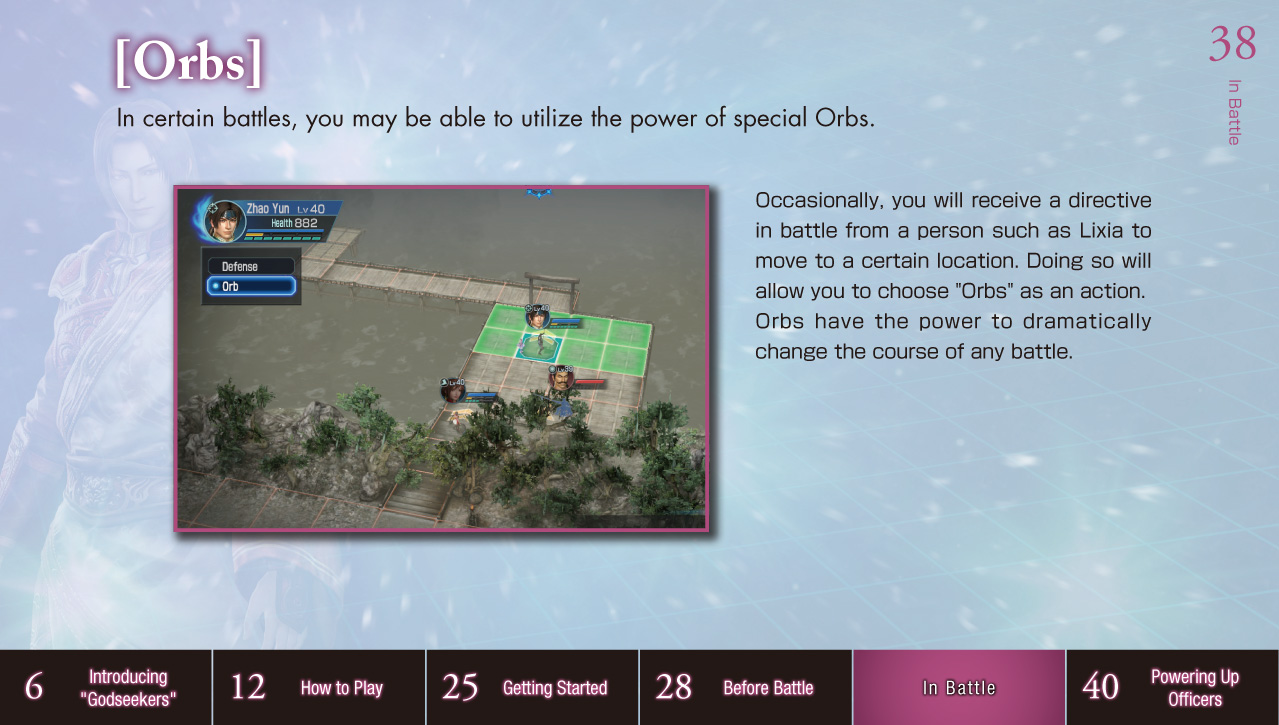Switch to the Getting Started section
Image resolution: width=1279 pixels, height=725 pixels.
coord(532,688)
